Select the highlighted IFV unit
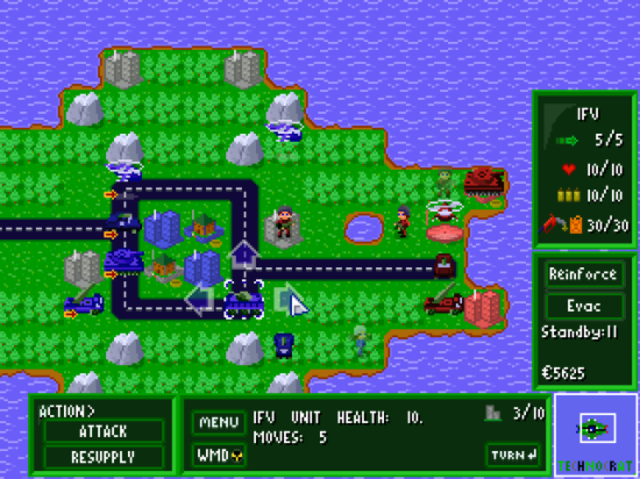The image size is (640, 479). (x=243, y=298)
